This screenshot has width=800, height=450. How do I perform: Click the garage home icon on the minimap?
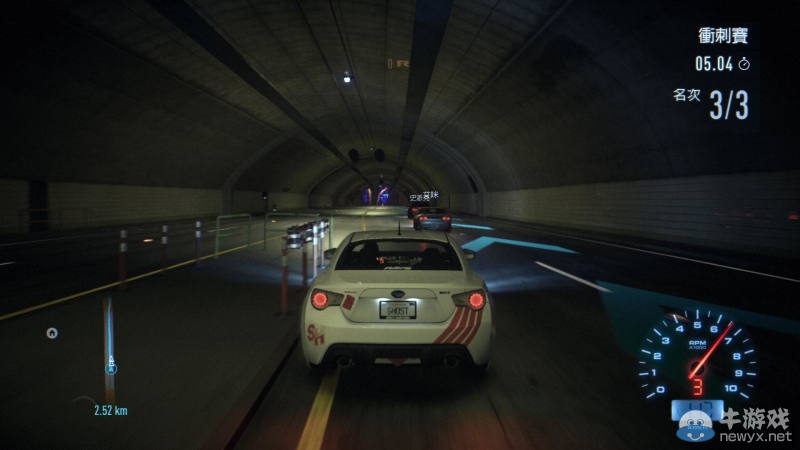point(52,333)
